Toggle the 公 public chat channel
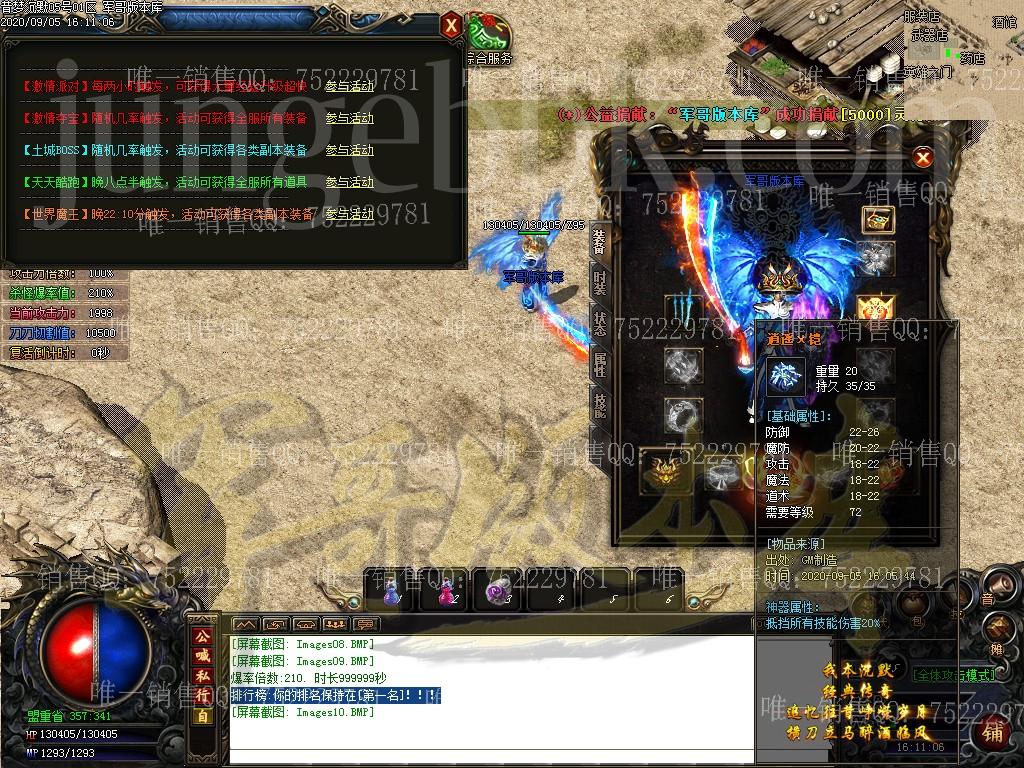The width and height of the screenshot is (1024, 768). tap(202, 635)
